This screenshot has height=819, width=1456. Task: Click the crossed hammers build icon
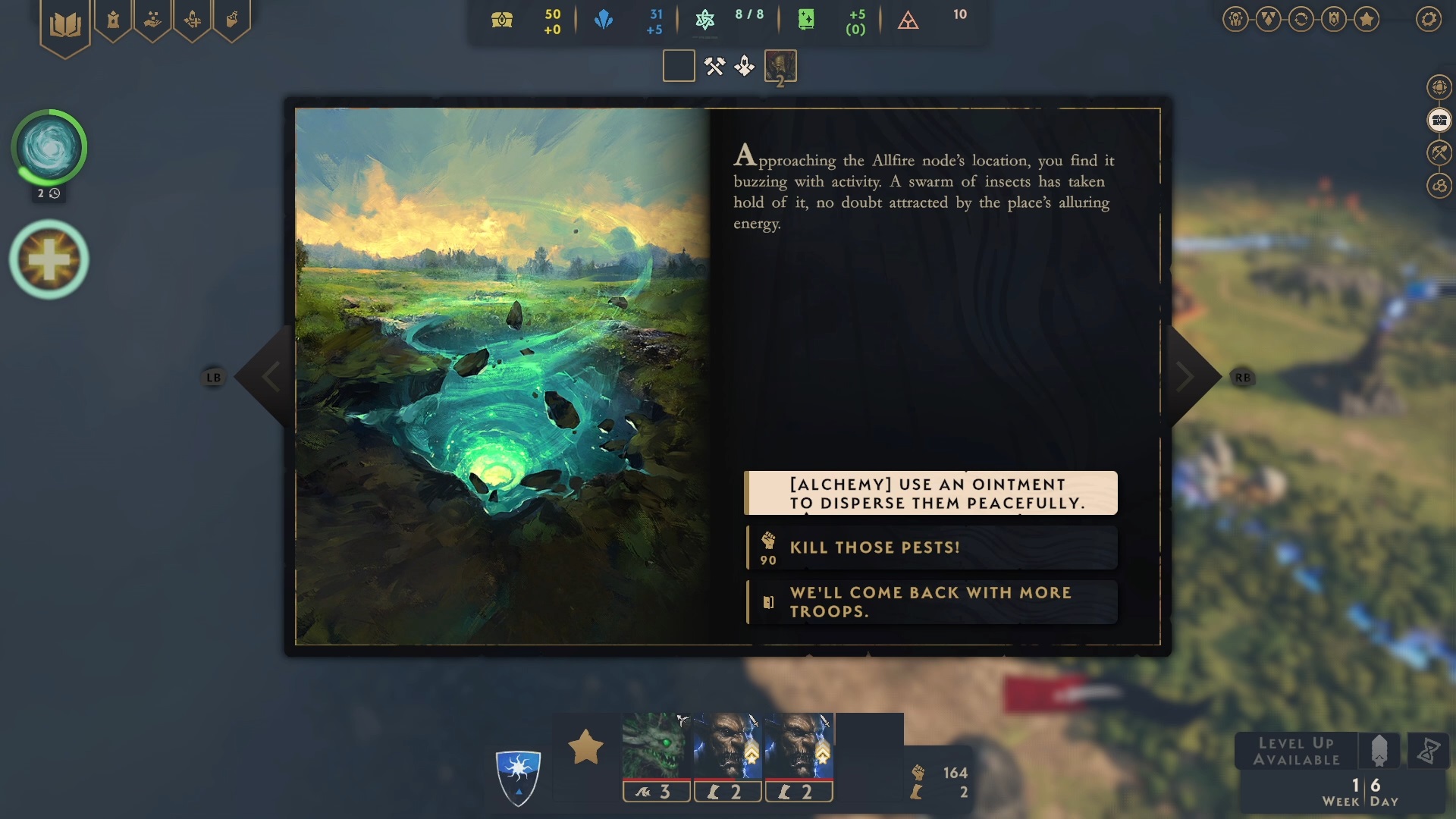(714, 67)
